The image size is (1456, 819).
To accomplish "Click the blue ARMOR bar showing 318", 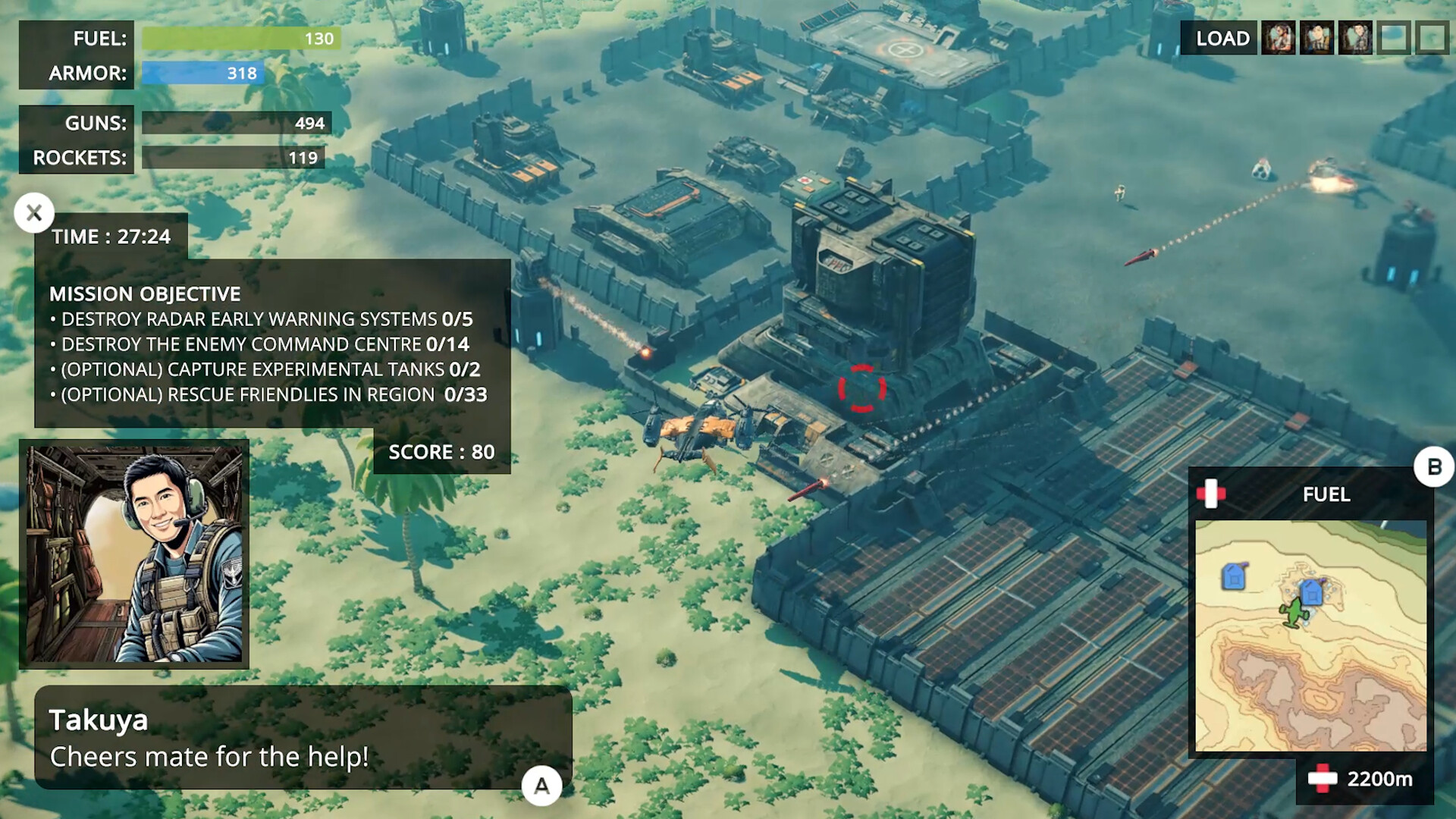I will pos(201,74).
